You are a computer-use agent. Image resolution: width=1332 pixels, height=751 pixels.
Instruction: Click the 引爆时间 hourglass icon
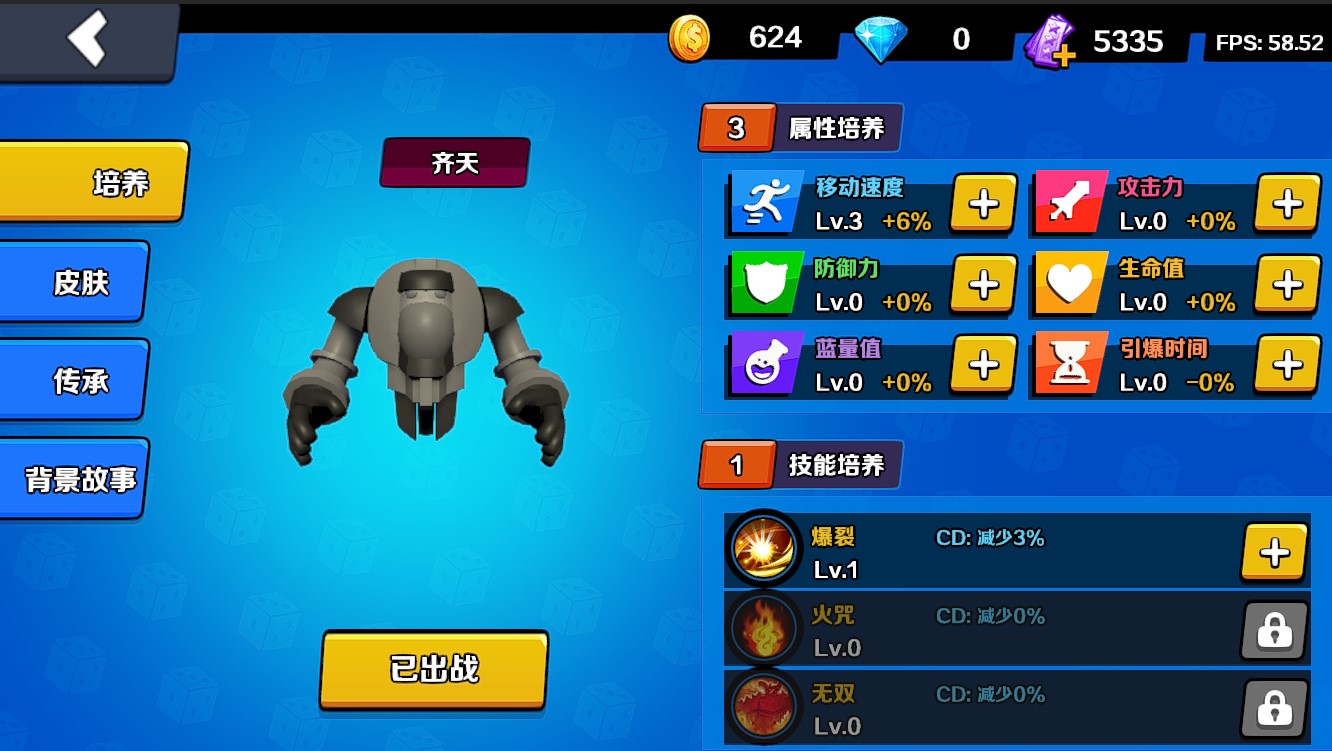[1069, 365]
